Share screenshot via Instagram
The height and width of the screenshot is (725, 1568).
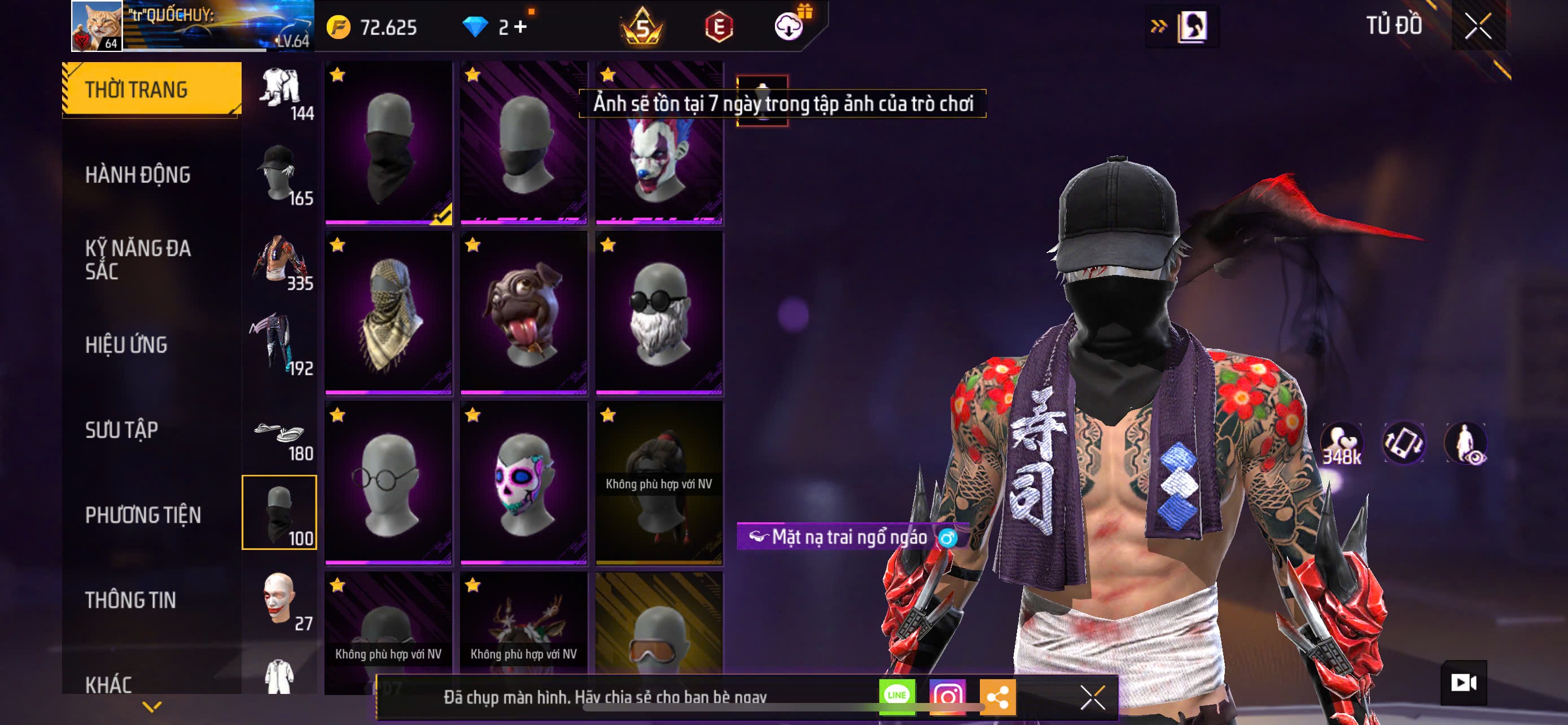coord(947,696)
